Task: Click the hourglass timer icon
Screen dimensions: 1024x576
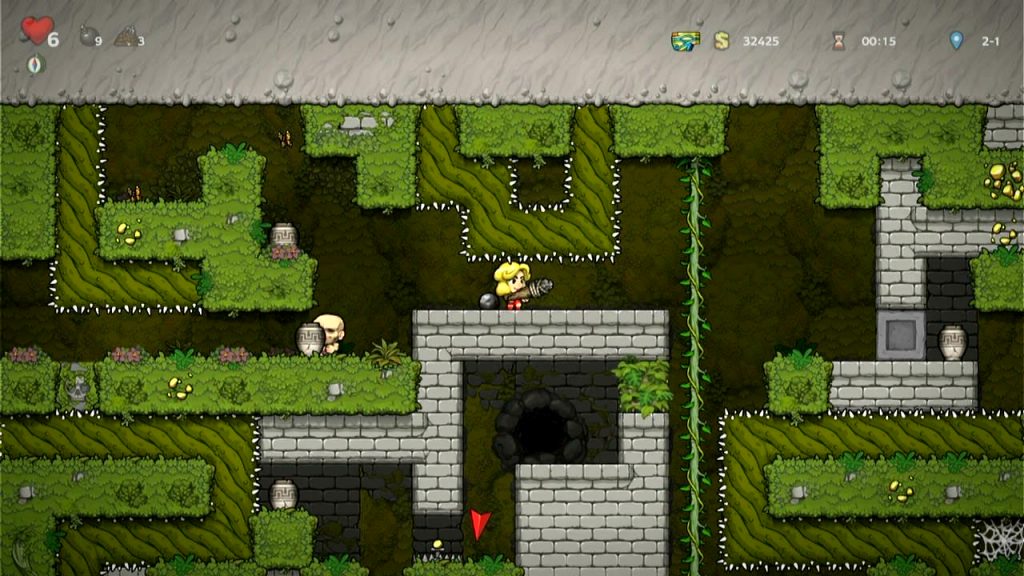Action: (838, 41)
